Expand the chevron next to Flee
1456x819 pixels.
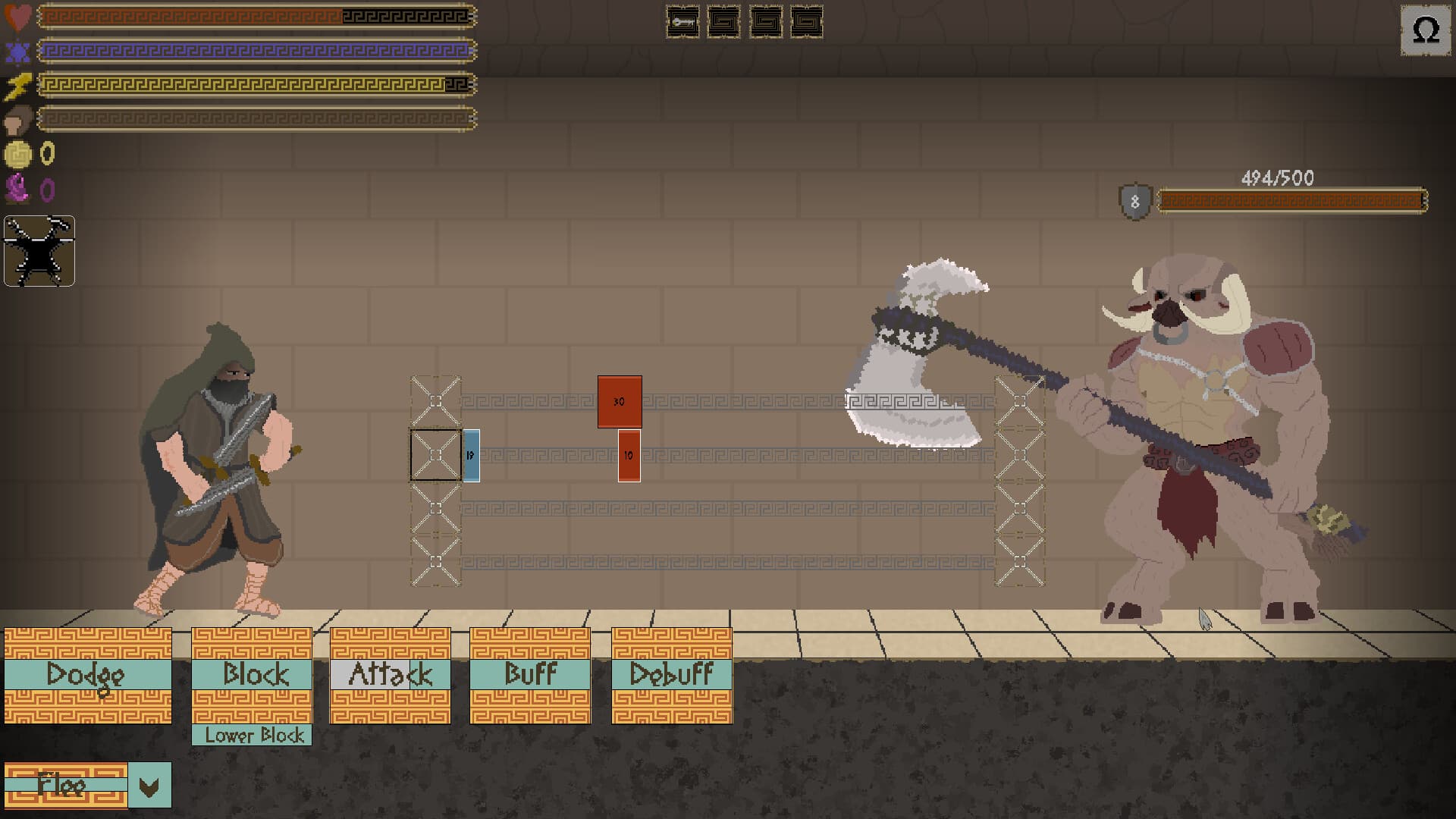coord(149,786)
